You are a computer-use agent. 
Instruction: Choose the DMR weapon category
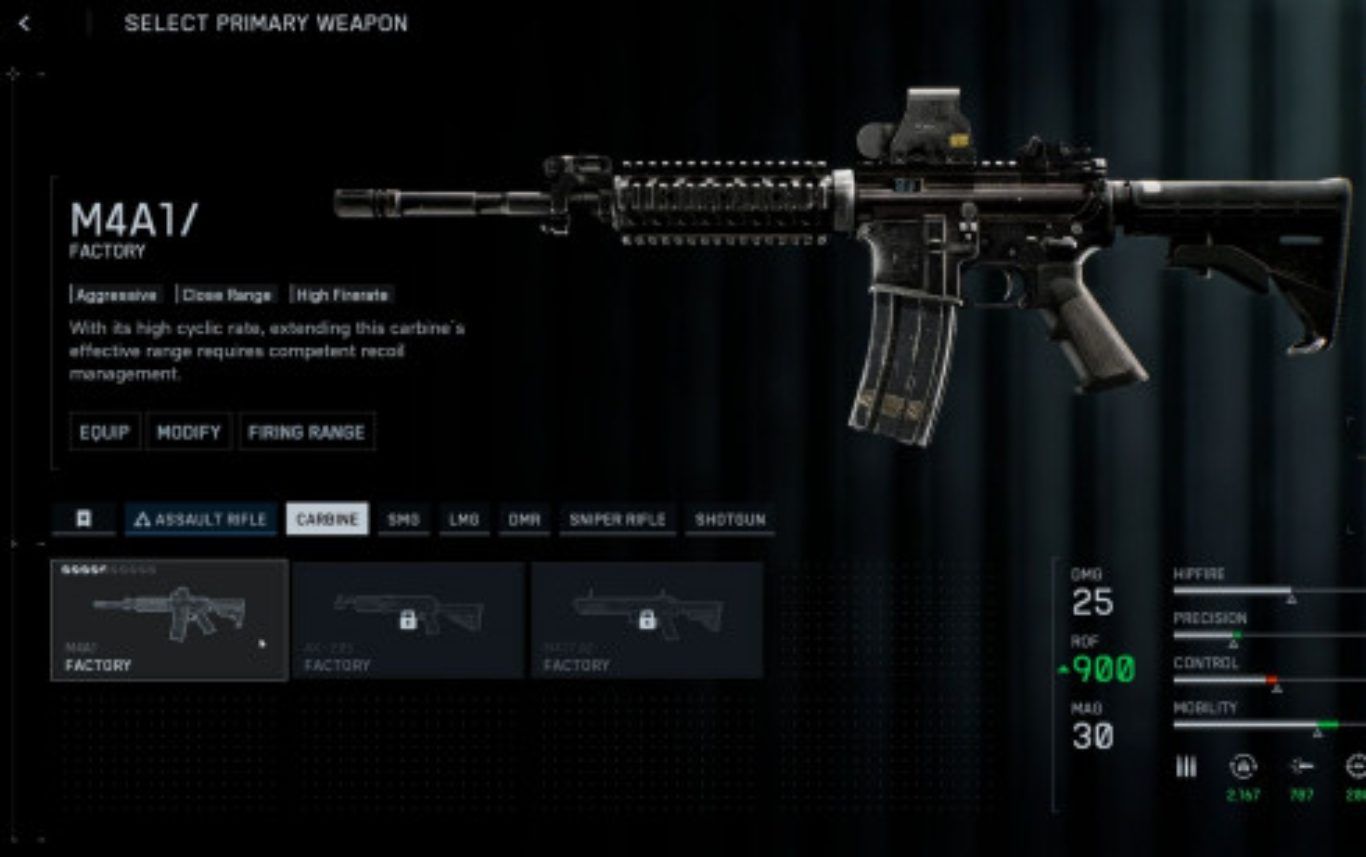pos(524,519)
